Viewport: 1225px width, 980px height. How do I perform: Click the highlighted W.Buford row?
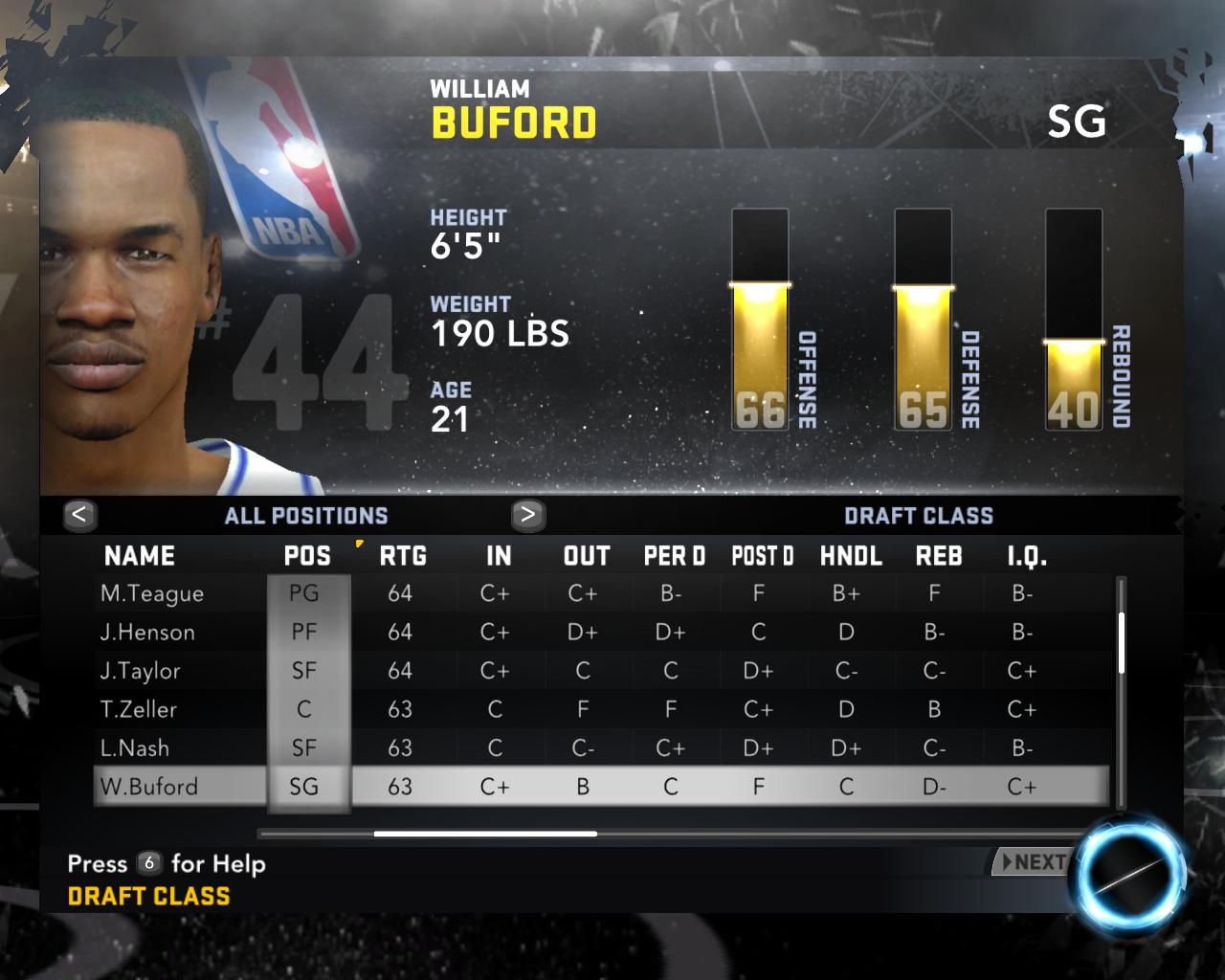tap(149, 787)
